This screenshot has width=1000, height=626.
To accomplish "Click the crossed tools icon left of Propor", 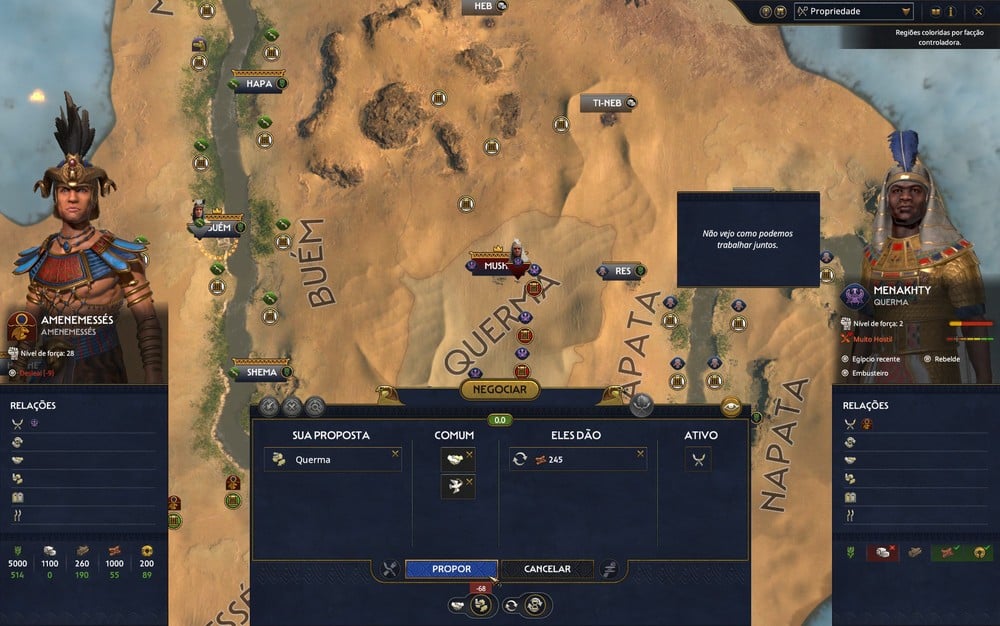I will (x=389, y=569).
